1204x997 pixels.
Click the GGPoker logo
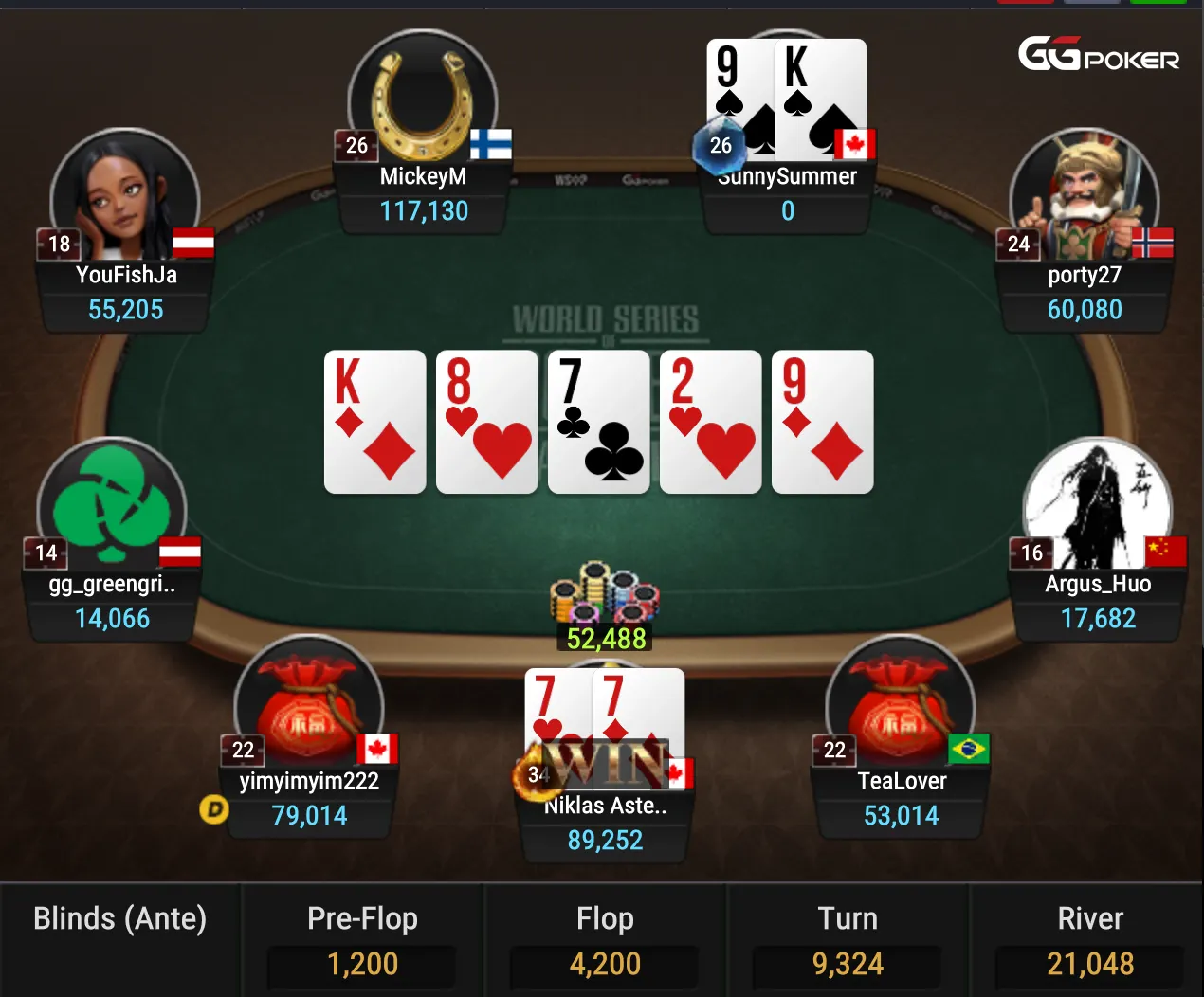(1099, 56)
